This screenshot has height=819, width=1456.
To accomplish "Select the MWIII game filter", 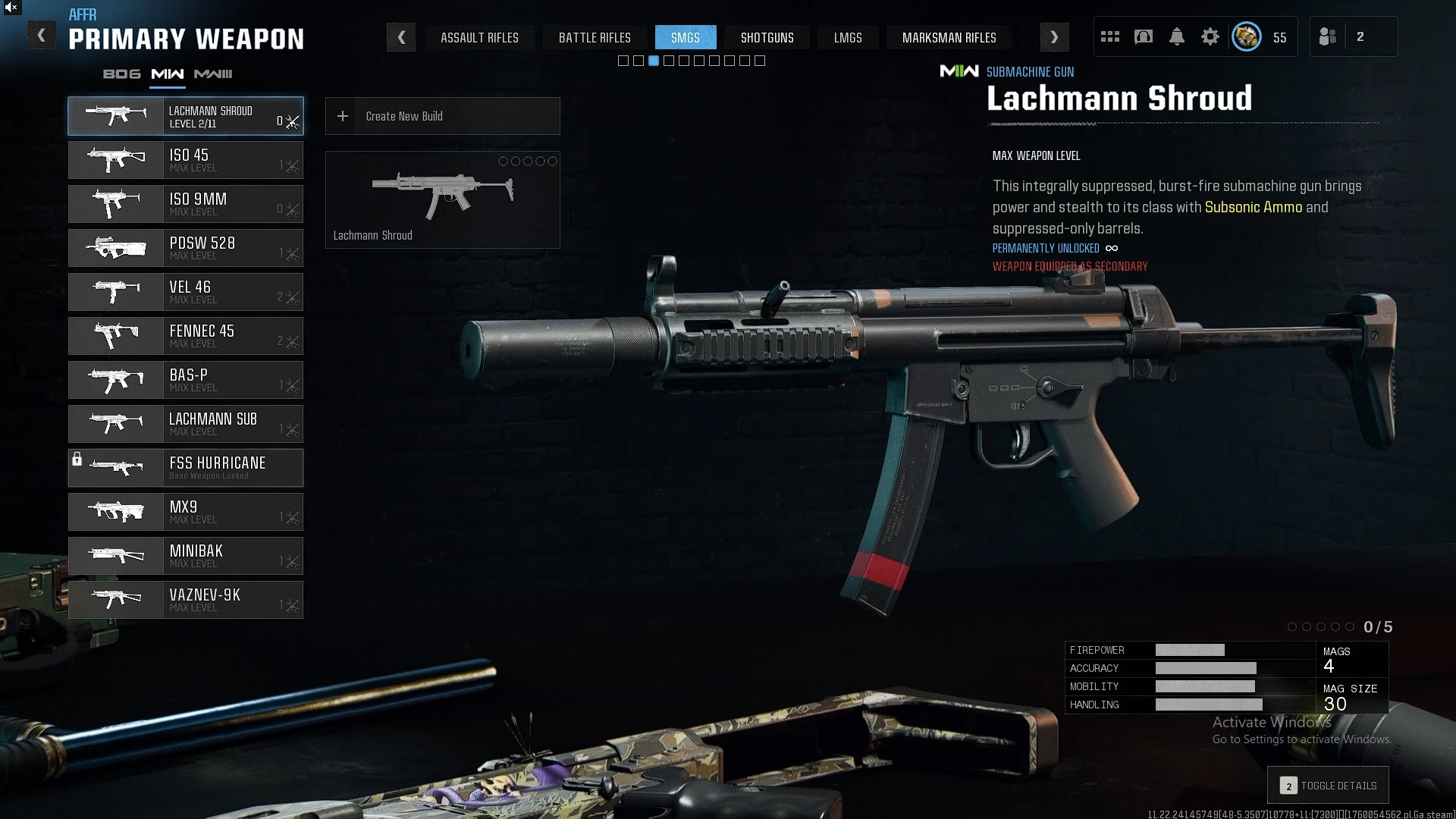I will point(213,74).
